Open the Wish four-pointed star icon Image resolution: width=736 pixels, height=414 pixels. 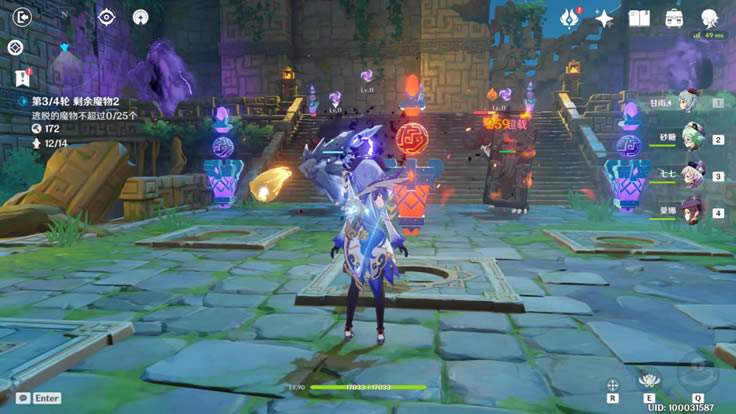pyautogui.click(x=604, y=18)
